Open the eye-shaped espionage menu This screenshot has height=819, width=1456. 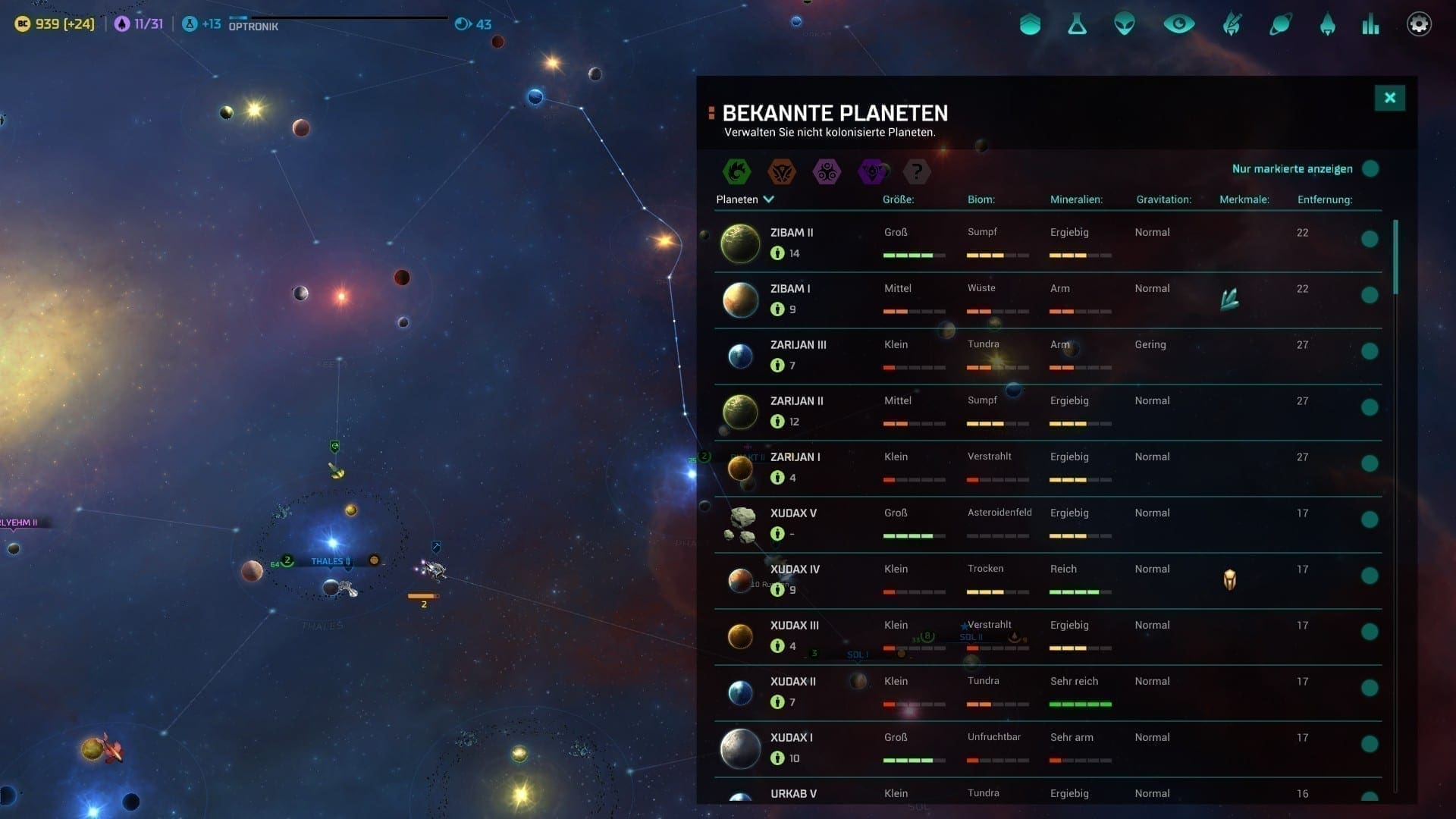(x=1178, y=24)
